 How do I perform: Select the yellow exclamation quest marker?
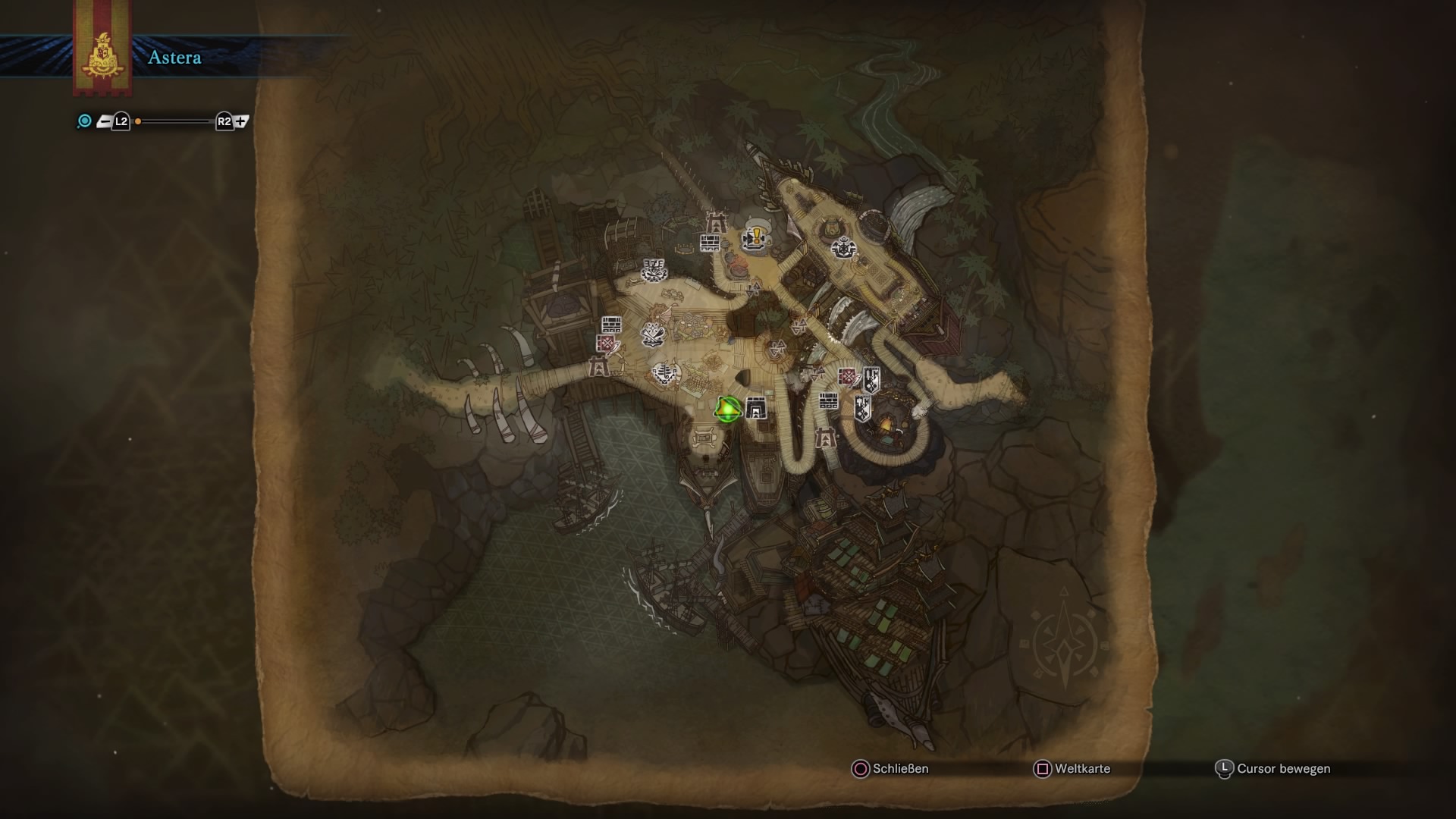pyautogui.click(x=755, y=237)
